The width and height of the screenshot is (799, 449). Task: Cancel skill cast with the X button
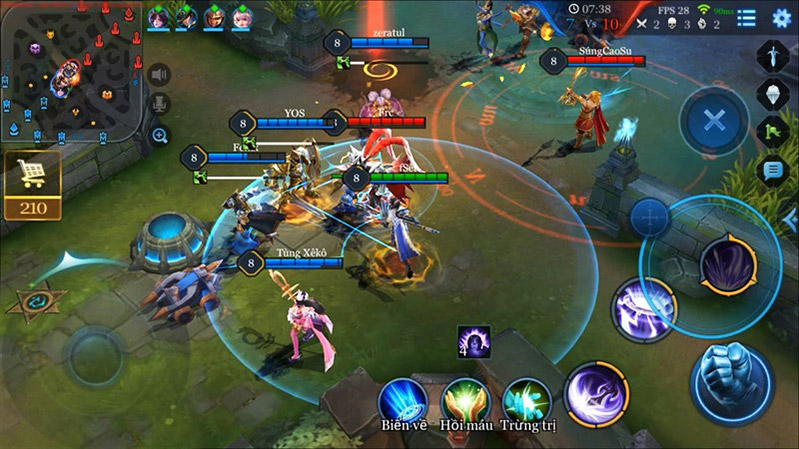(x=713, y=121)
